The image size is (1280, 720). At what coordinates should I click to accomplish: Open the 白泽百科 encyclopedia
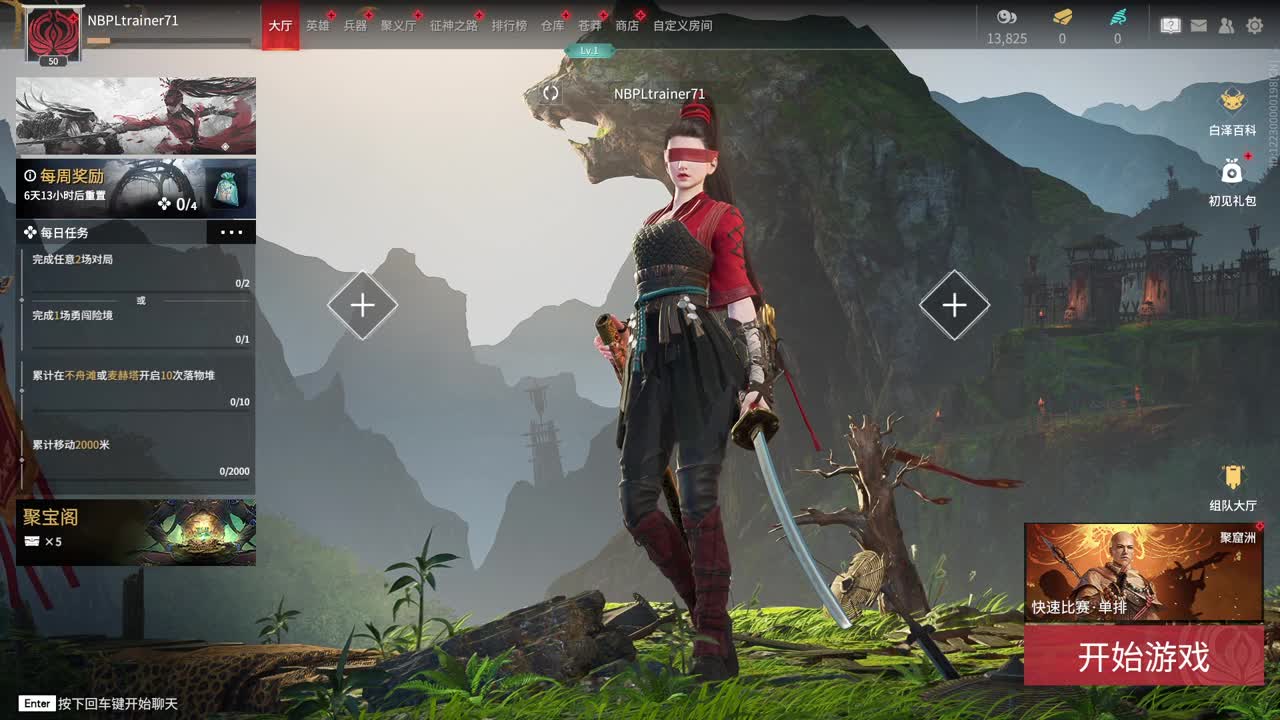click(1232, 110)
